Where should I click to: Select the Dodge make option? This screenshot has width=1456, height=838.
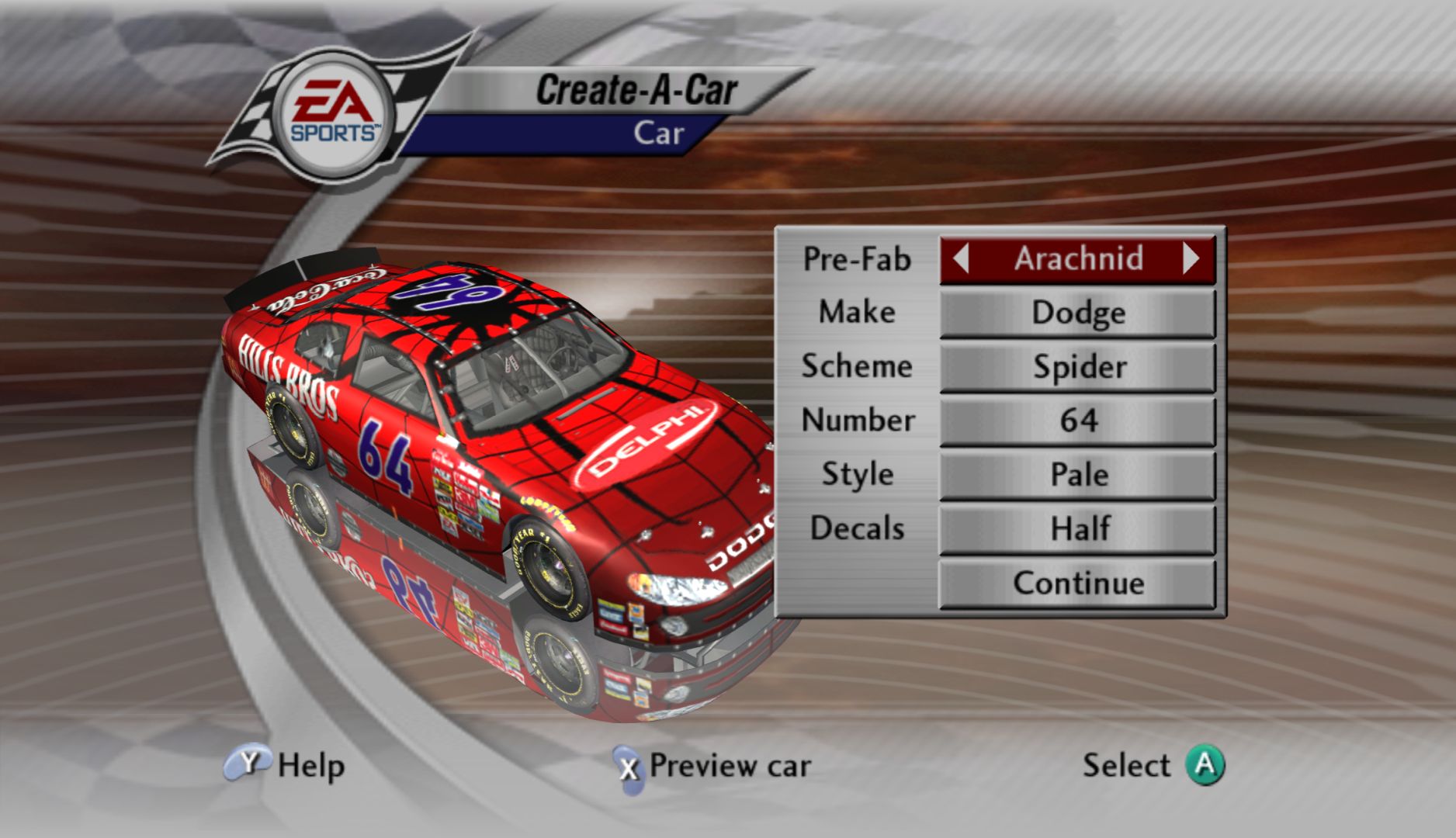click(x=1077, y=313)
